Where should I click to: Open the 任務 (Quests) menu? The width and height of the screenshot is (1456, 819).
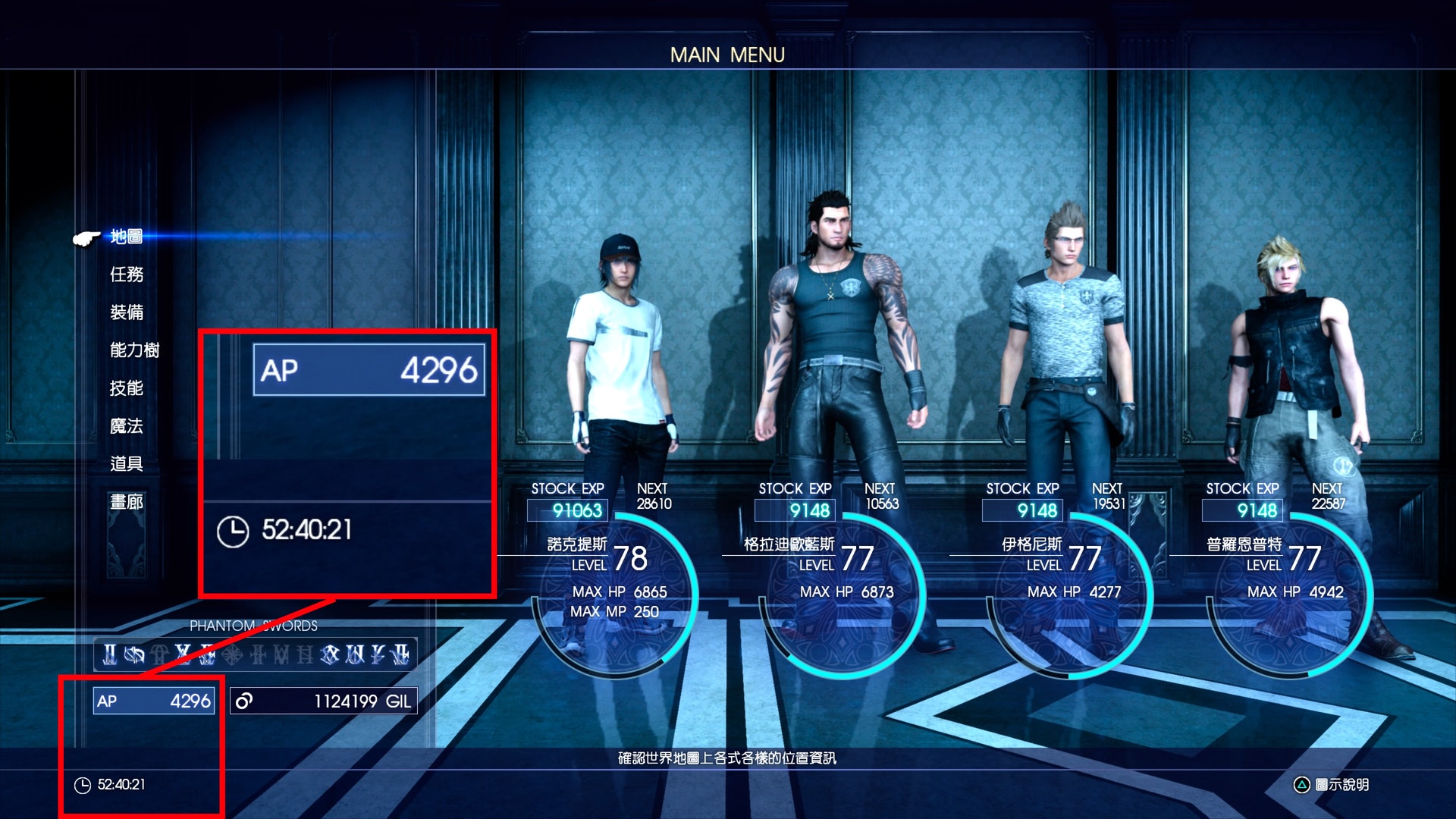click(x=126, y=275)
